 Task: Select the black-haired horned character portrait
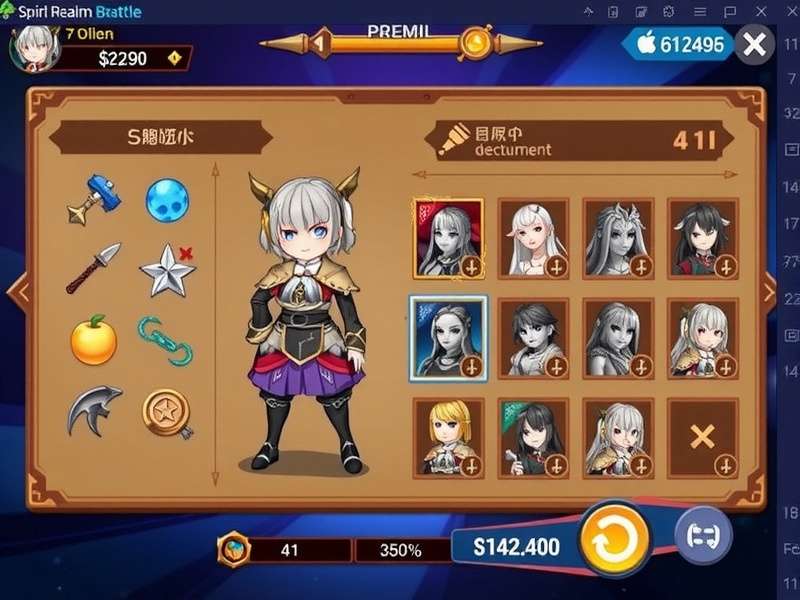coord(703,237)
